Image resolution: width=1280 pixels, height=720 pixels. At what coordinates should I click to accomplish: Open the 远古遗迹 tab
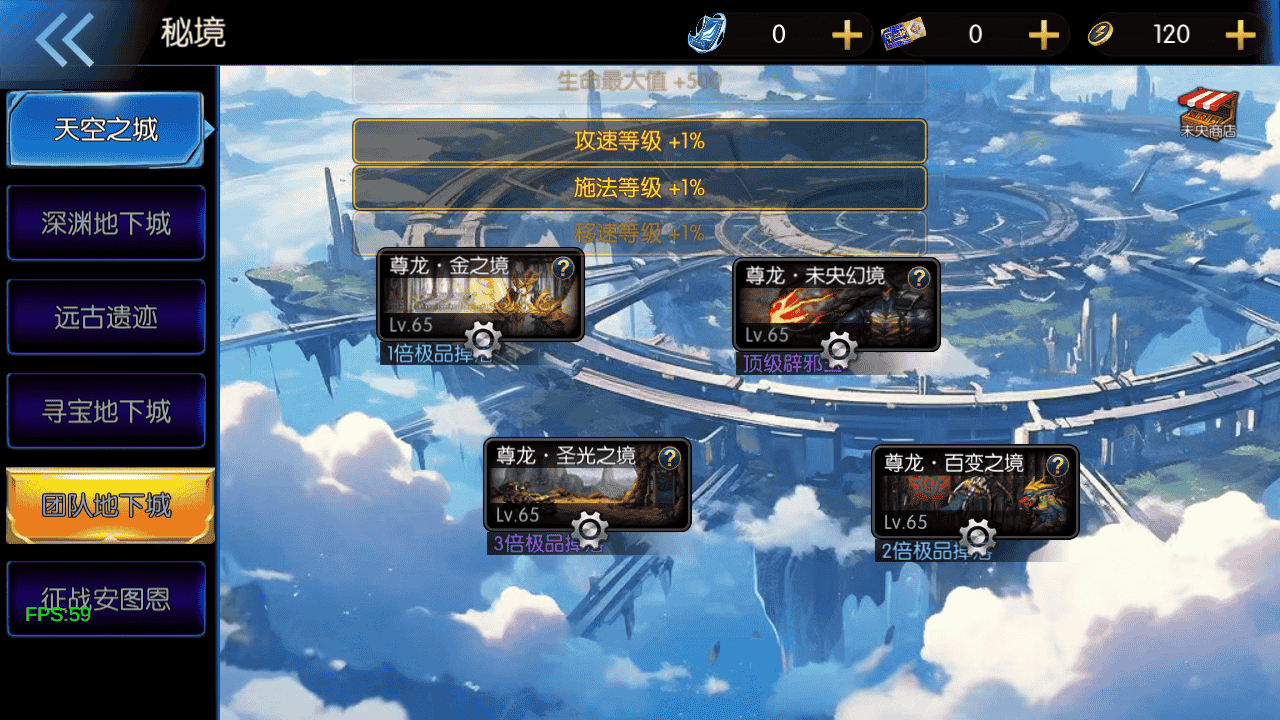(106, 317)
